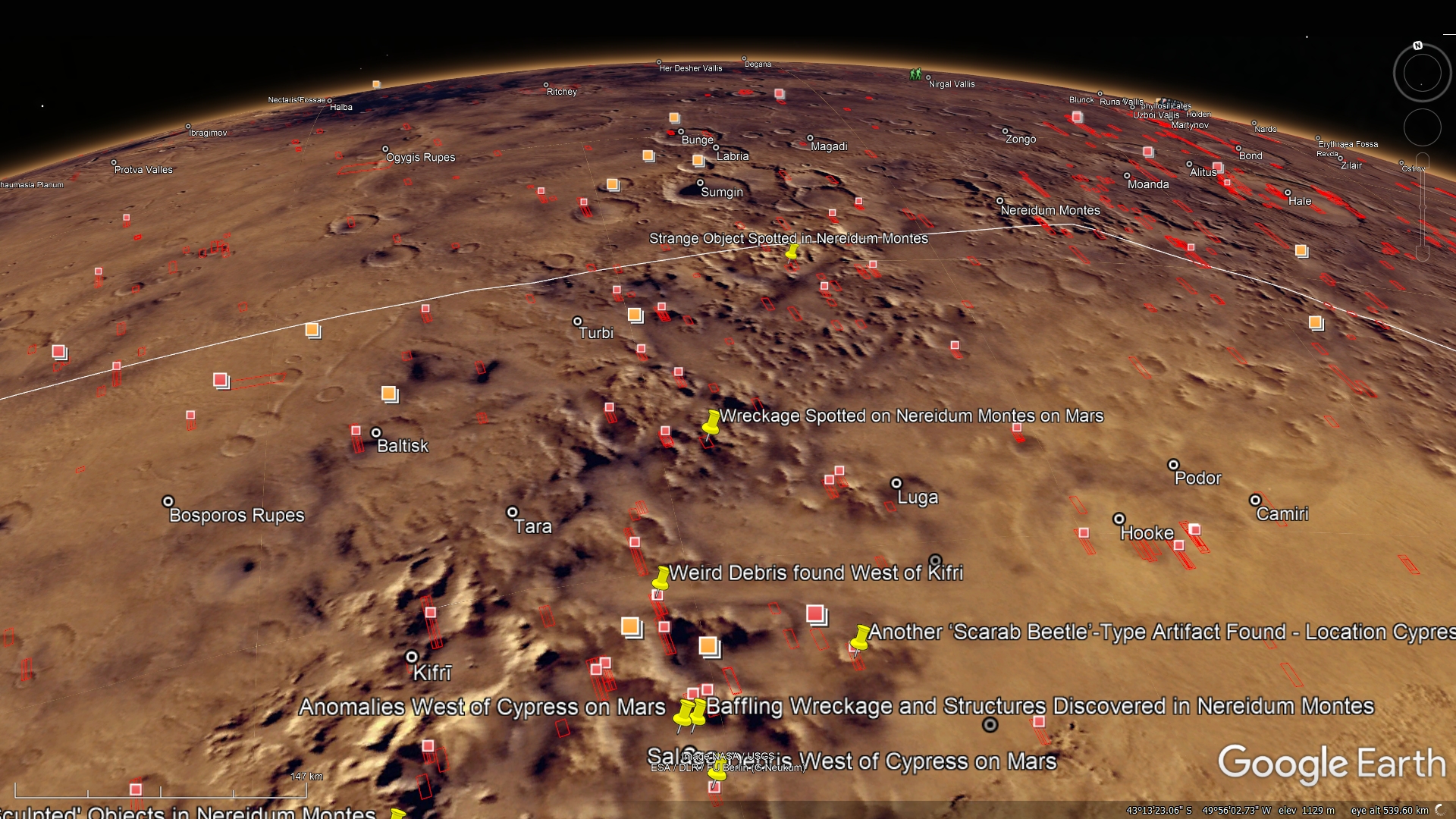Image resolution: width=1456 pixels, height=819 pixels.
Task: Click the vertical zoom slider
Action: coord(1423,206)
